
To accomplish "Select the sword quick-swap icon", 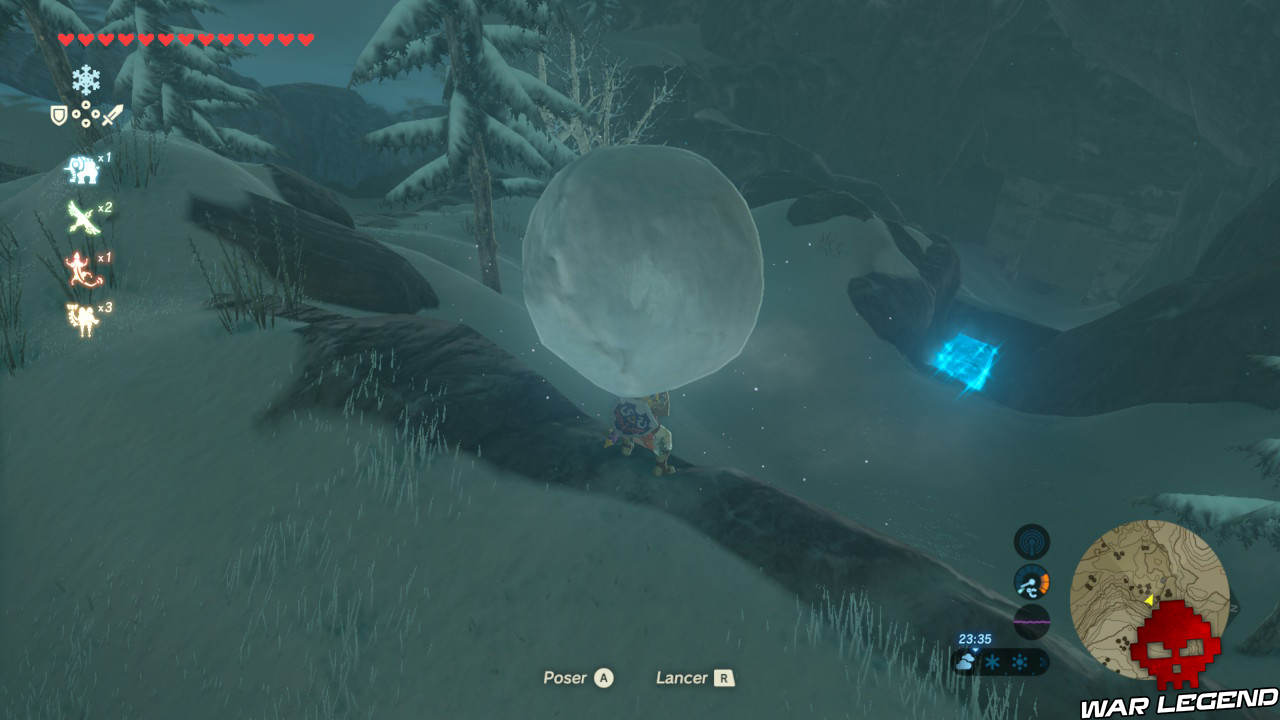I will [110, 114].
